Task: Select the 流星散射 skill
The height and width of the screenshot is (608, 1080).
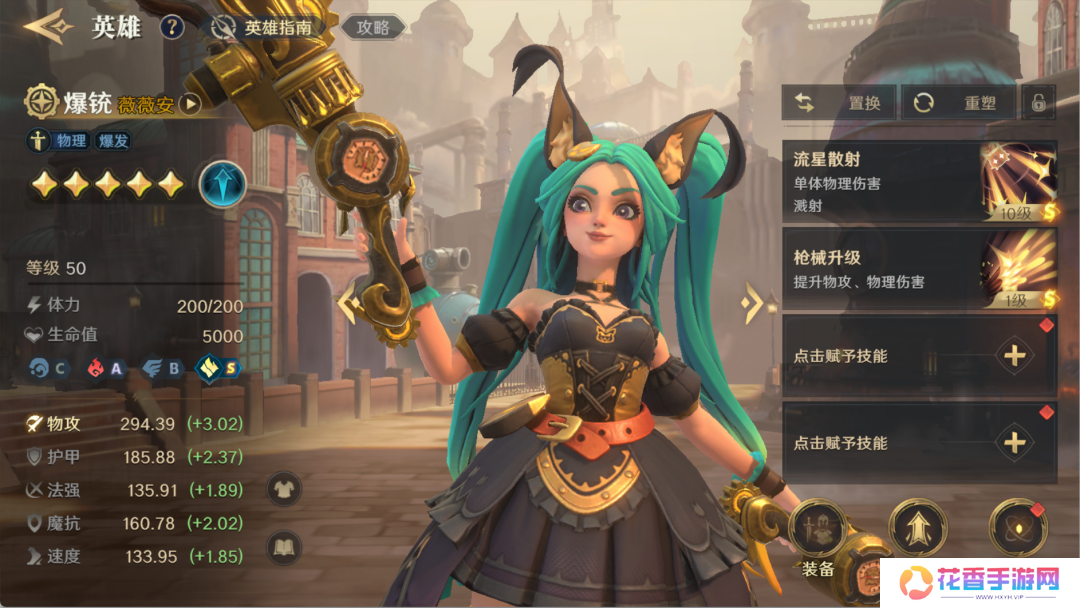Action: (918, 183)
